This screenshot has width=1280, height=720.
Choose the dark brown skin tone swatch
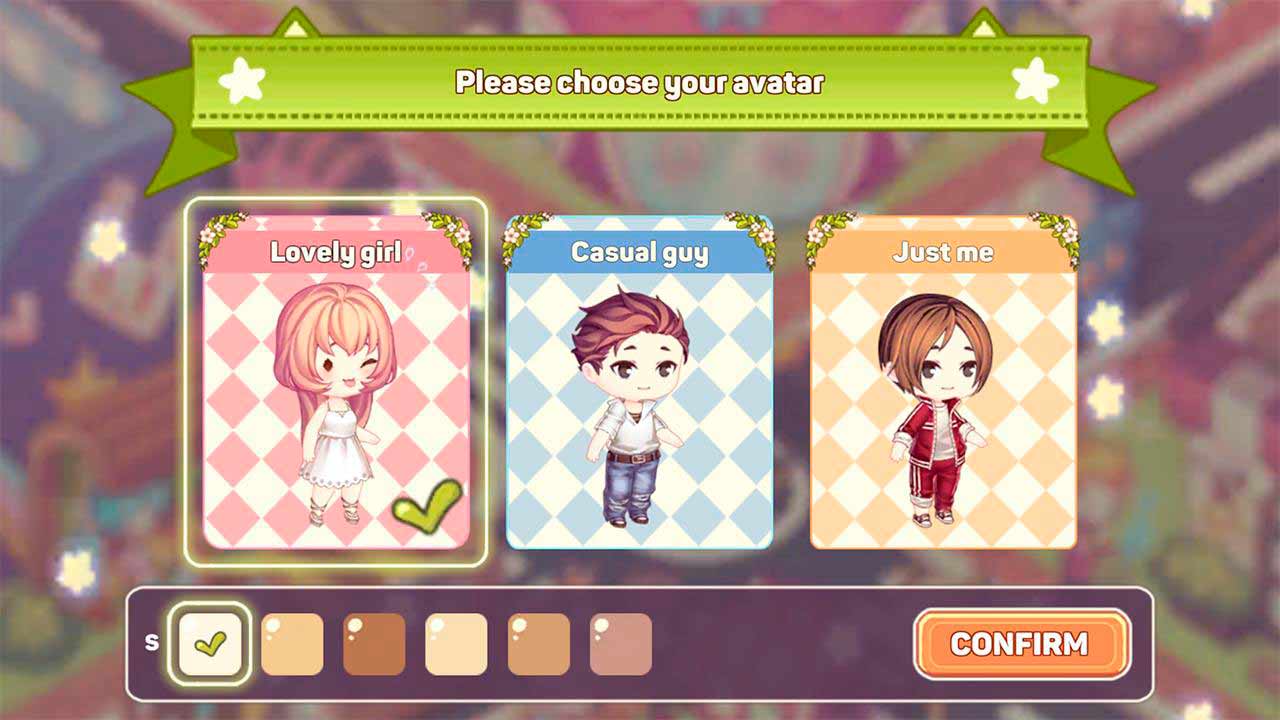(x=374, y=644)
